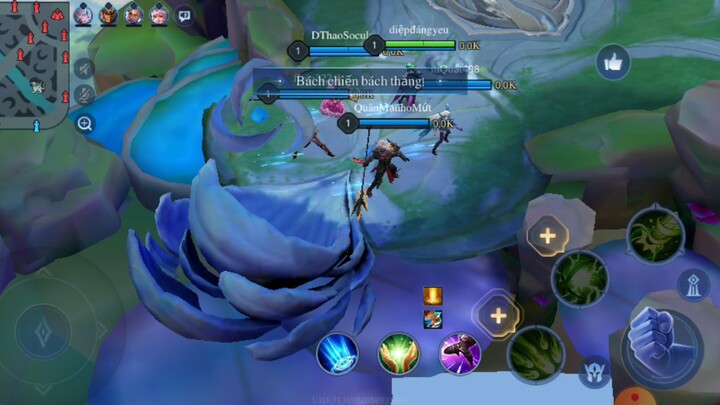Send a thumbs-up like
The height and width of the screenshot is (405, 720).
pyautogui.click(x=612, y=62)
